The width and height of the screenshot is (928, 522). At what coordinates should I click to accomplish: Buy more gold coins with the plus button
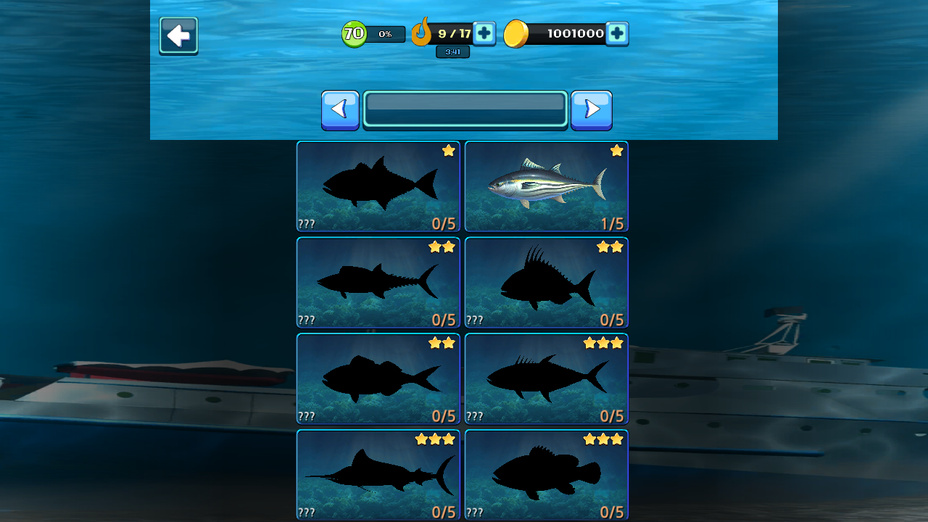coord(617,34)
